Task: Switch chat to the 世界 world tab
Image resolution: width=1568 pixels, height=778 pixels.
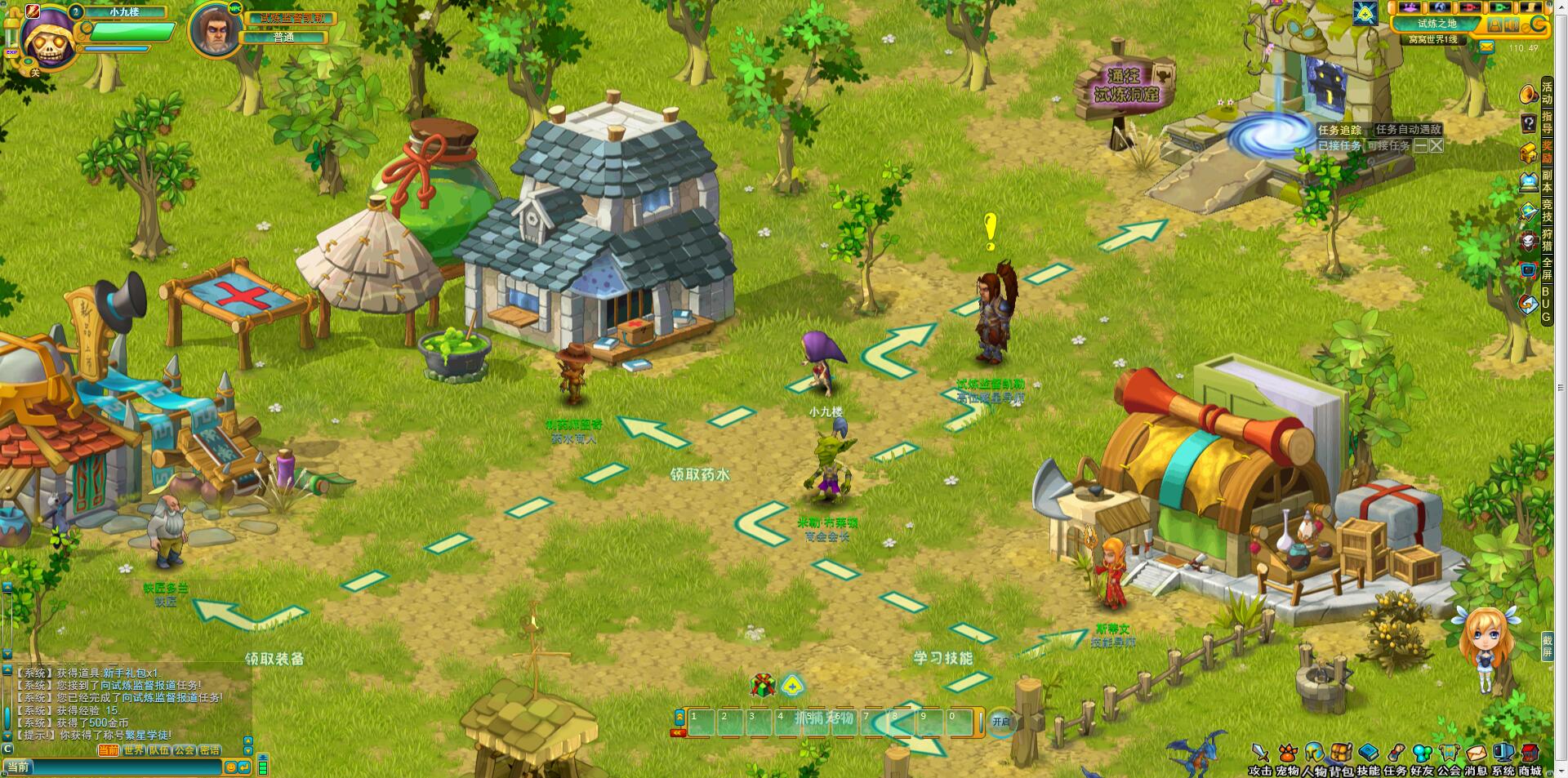Action: click(x=133, y=750)
